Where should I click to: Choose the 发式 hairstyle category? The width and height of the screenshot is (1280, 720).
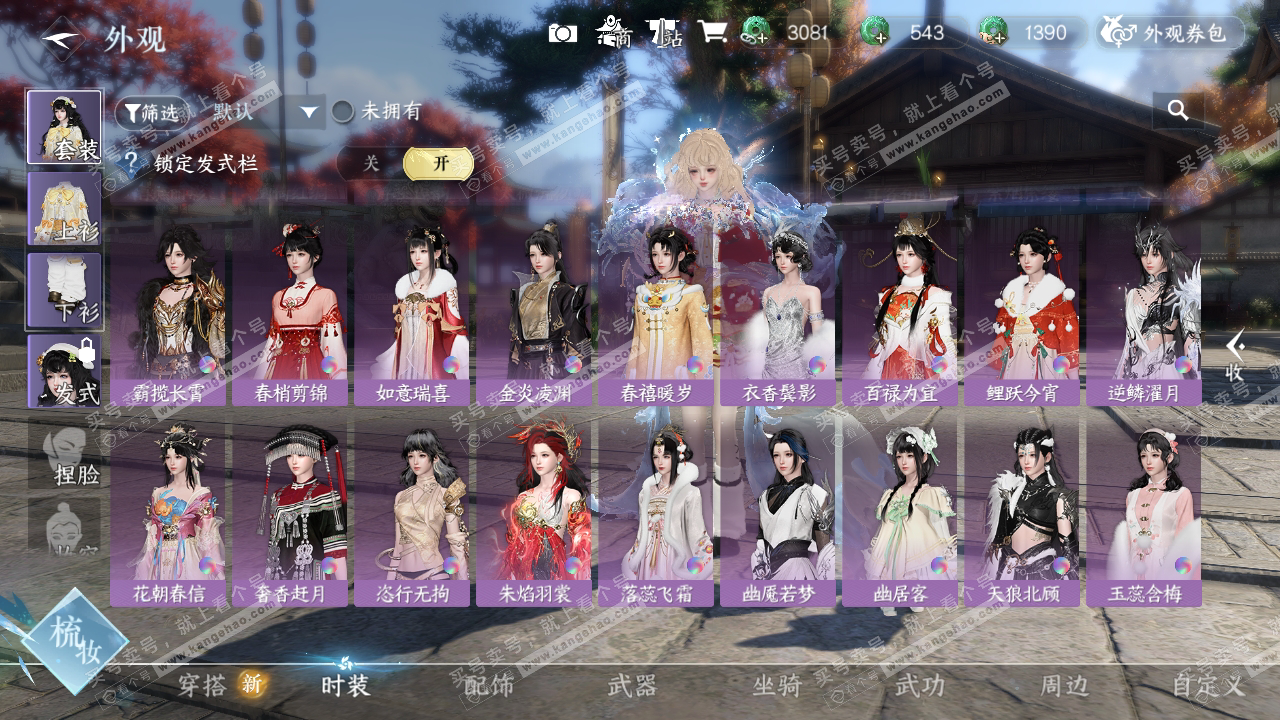[x=64, y=371]
